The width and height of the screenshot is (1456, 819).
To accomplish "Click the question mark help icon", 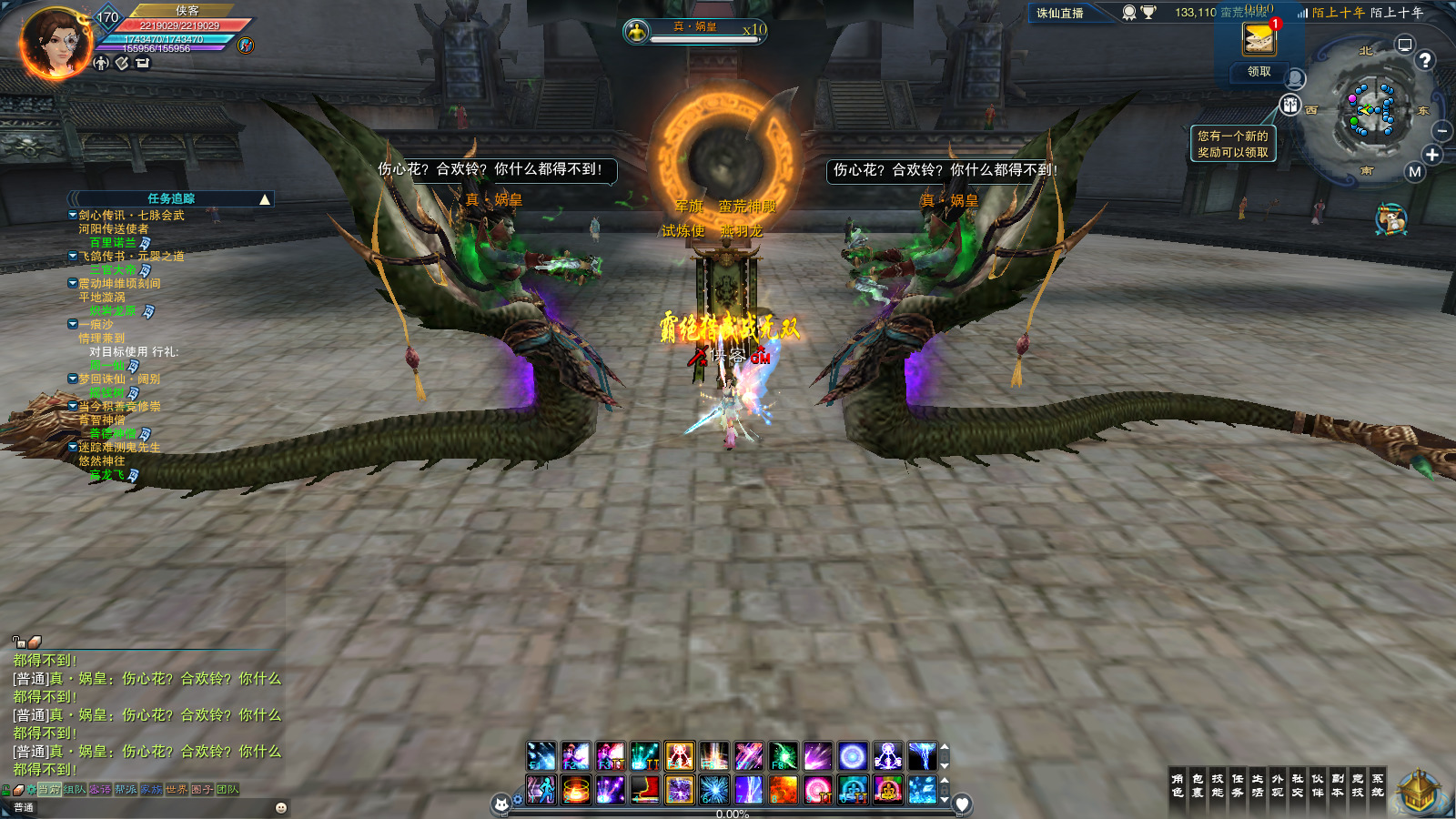I will tap(1425, 60).
